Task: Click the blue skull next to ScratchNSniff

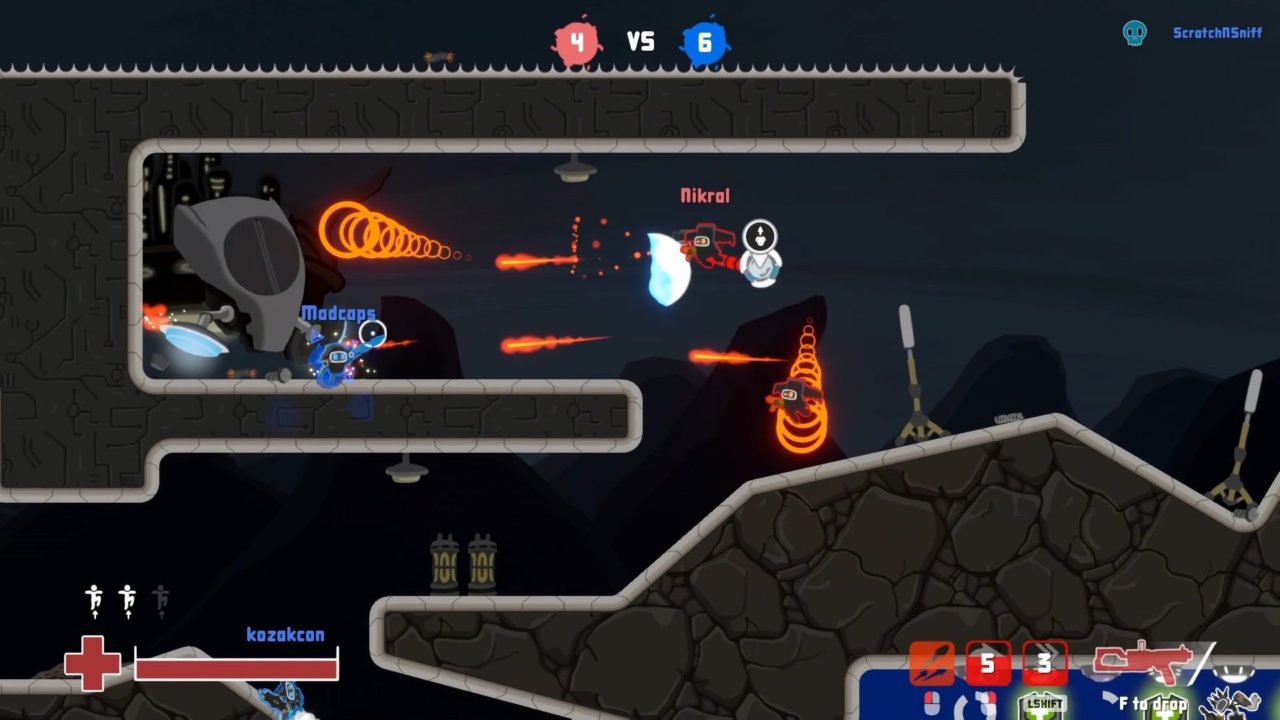Action: (x=1135, y=31)
